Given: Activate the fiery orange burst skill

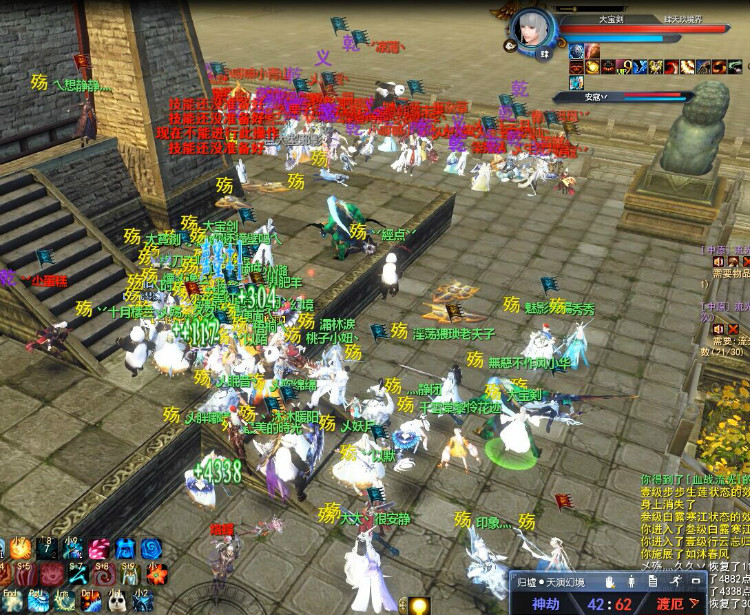Looking at the screenshot, I should (x=20, y=549).
